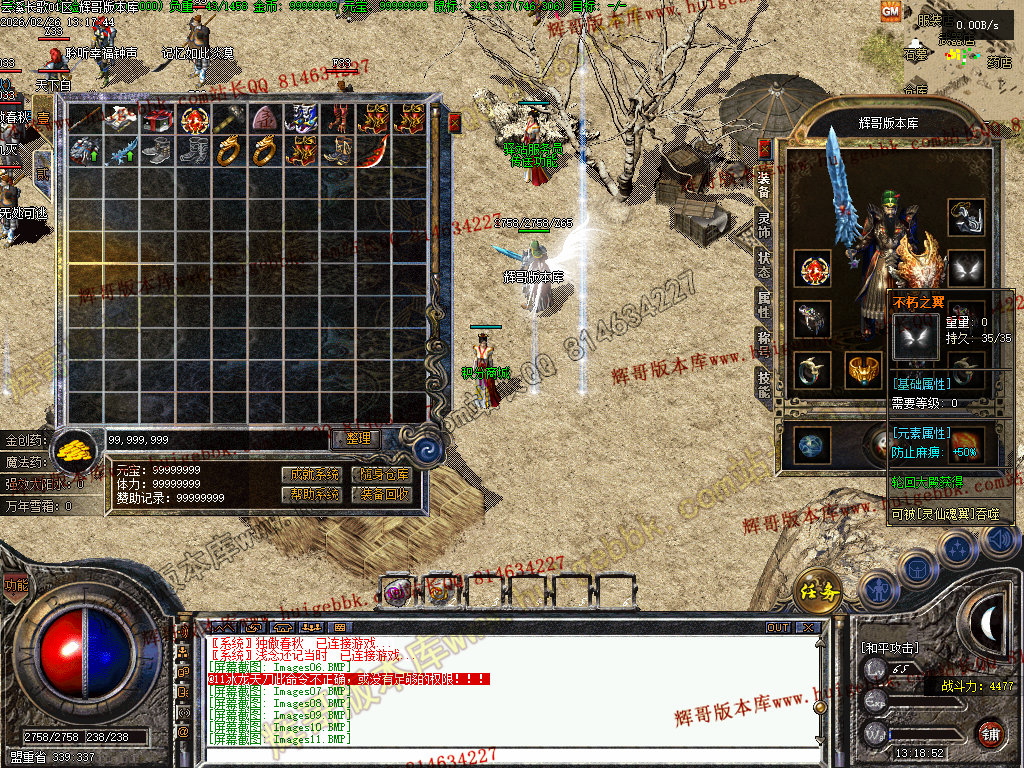The height and width of the screenshot is (768, 1024).
Task: Switch to the 状态 status tab
Action: click(x=764, y=265)
